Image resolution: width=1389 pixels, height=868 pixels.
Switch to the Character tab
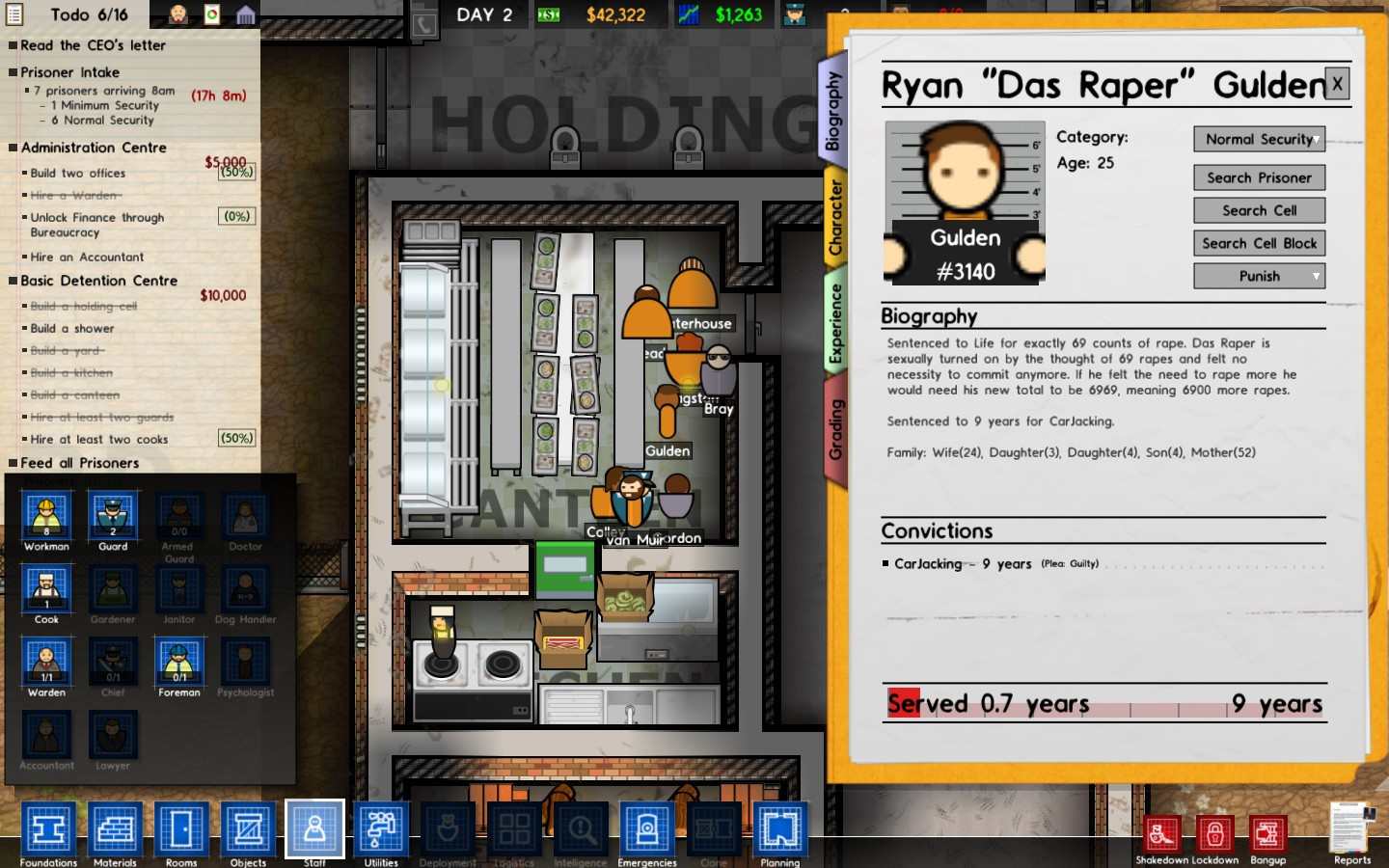click(x=835, y=217)
